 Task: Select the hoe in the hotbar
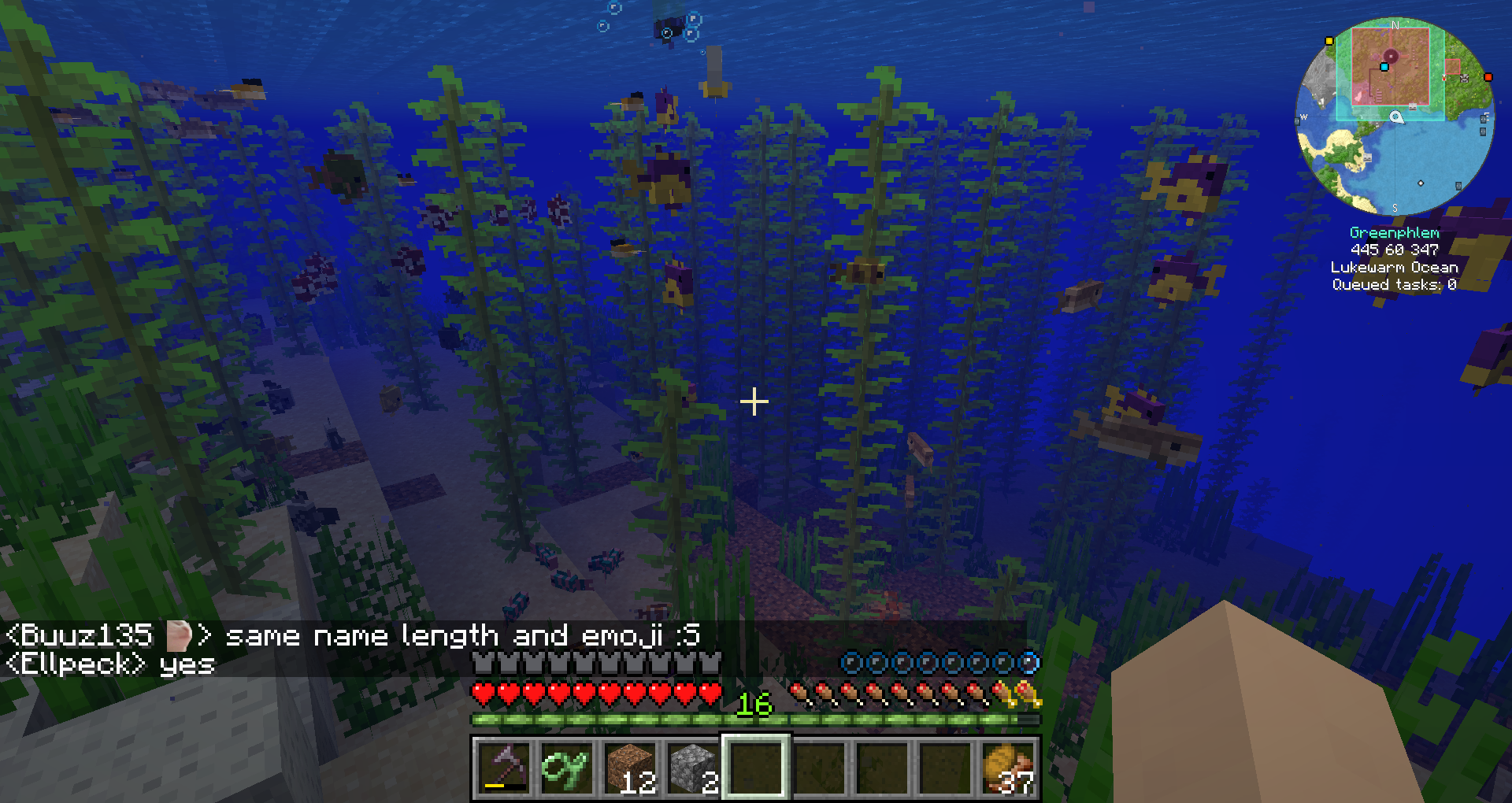[x=504, y=767]
